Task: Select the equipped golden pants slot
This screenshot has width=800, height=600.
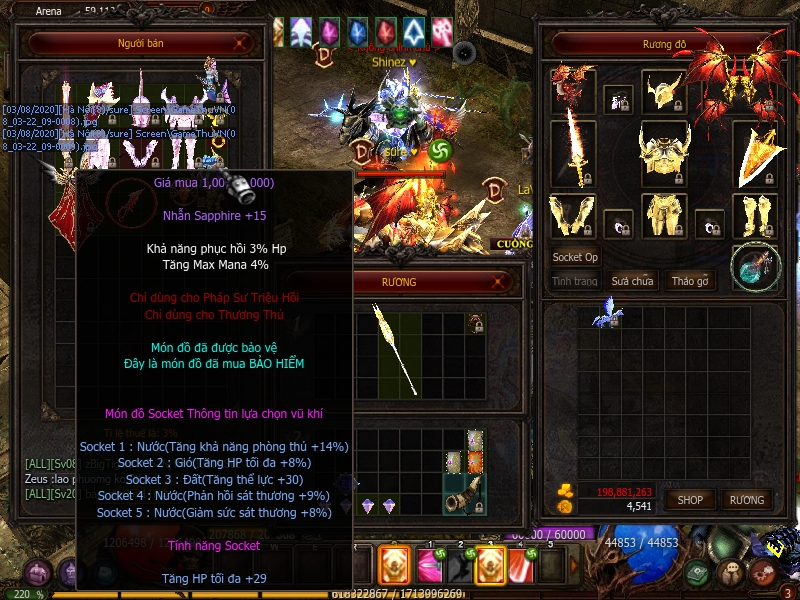Action: pyautogui.click(x=664, y=217)
